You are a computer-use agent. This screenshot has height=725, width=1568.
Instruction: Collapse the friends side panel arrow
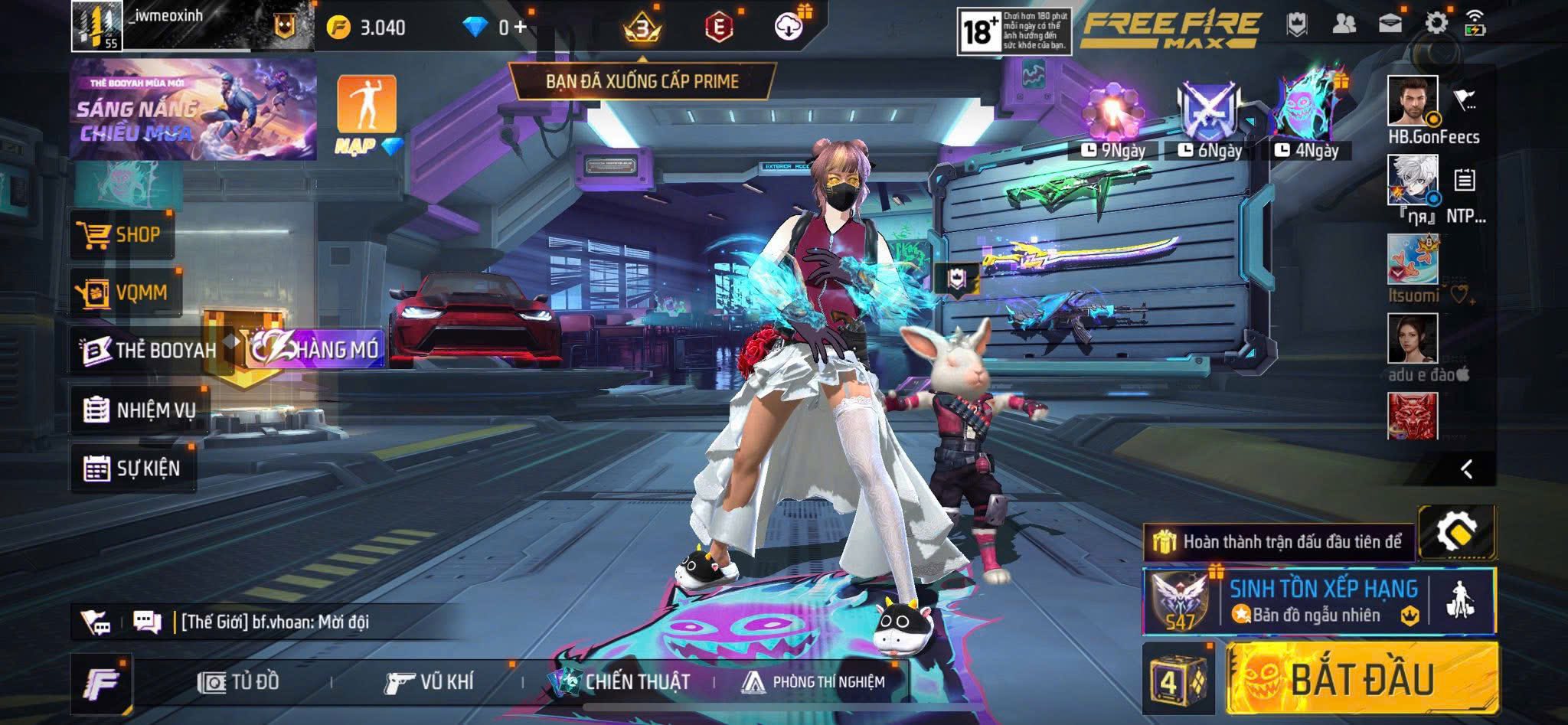click(x=1466, y=469)
